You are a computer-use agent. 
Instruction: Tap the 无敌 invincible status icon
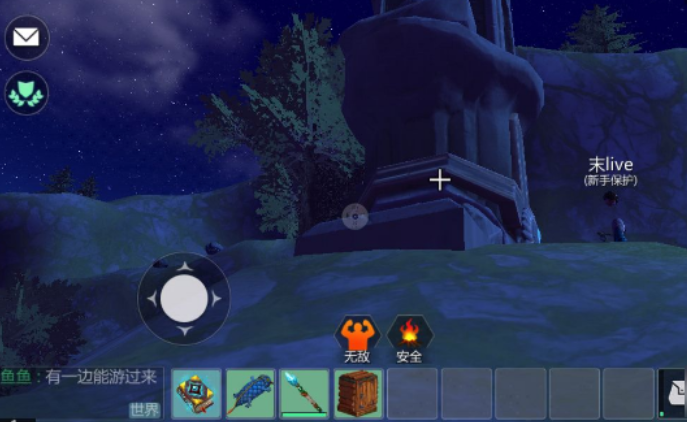(x=356, y=335)
